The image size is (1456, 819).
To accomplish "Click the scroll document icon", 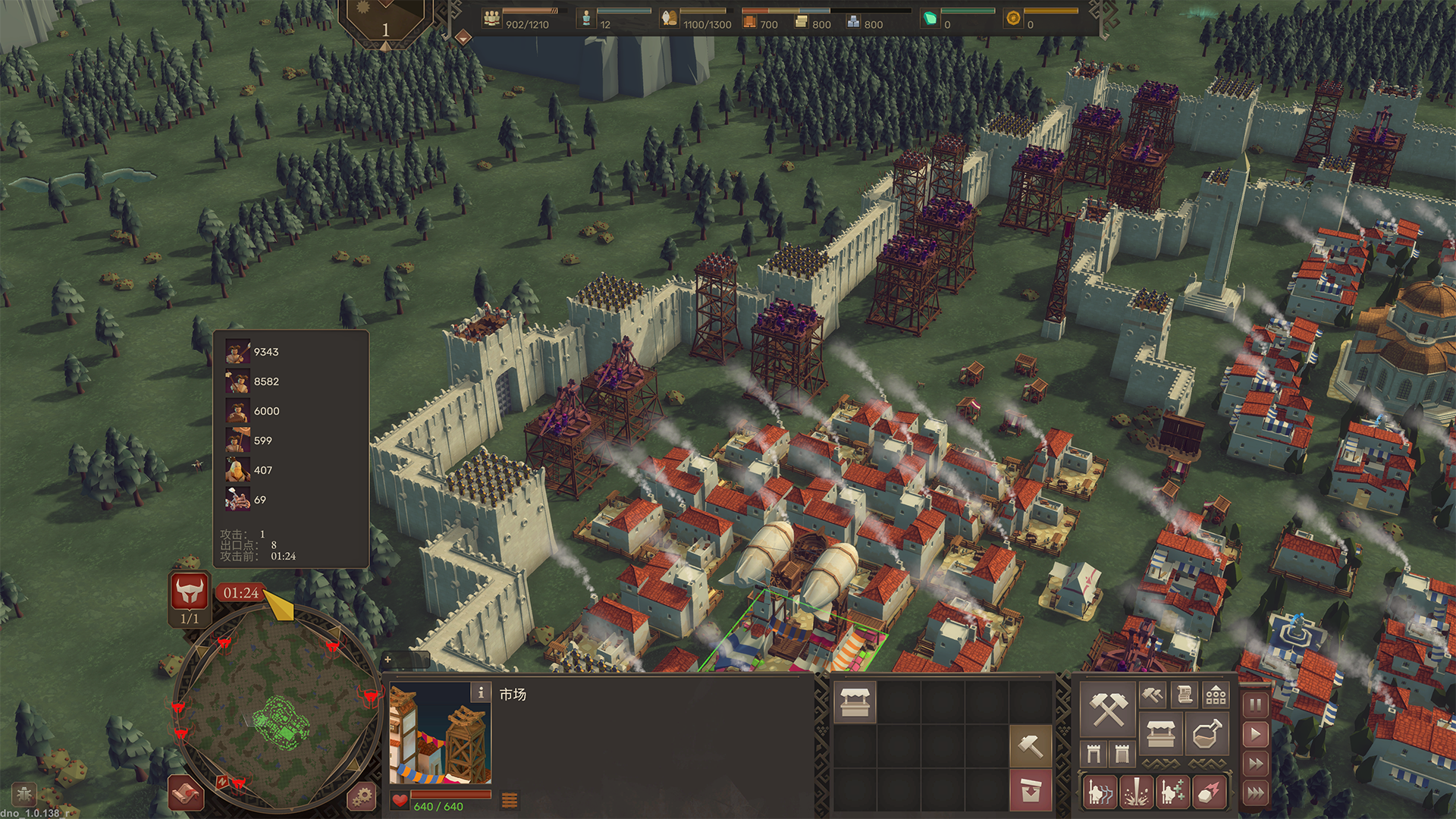I will click(1185, 695).
